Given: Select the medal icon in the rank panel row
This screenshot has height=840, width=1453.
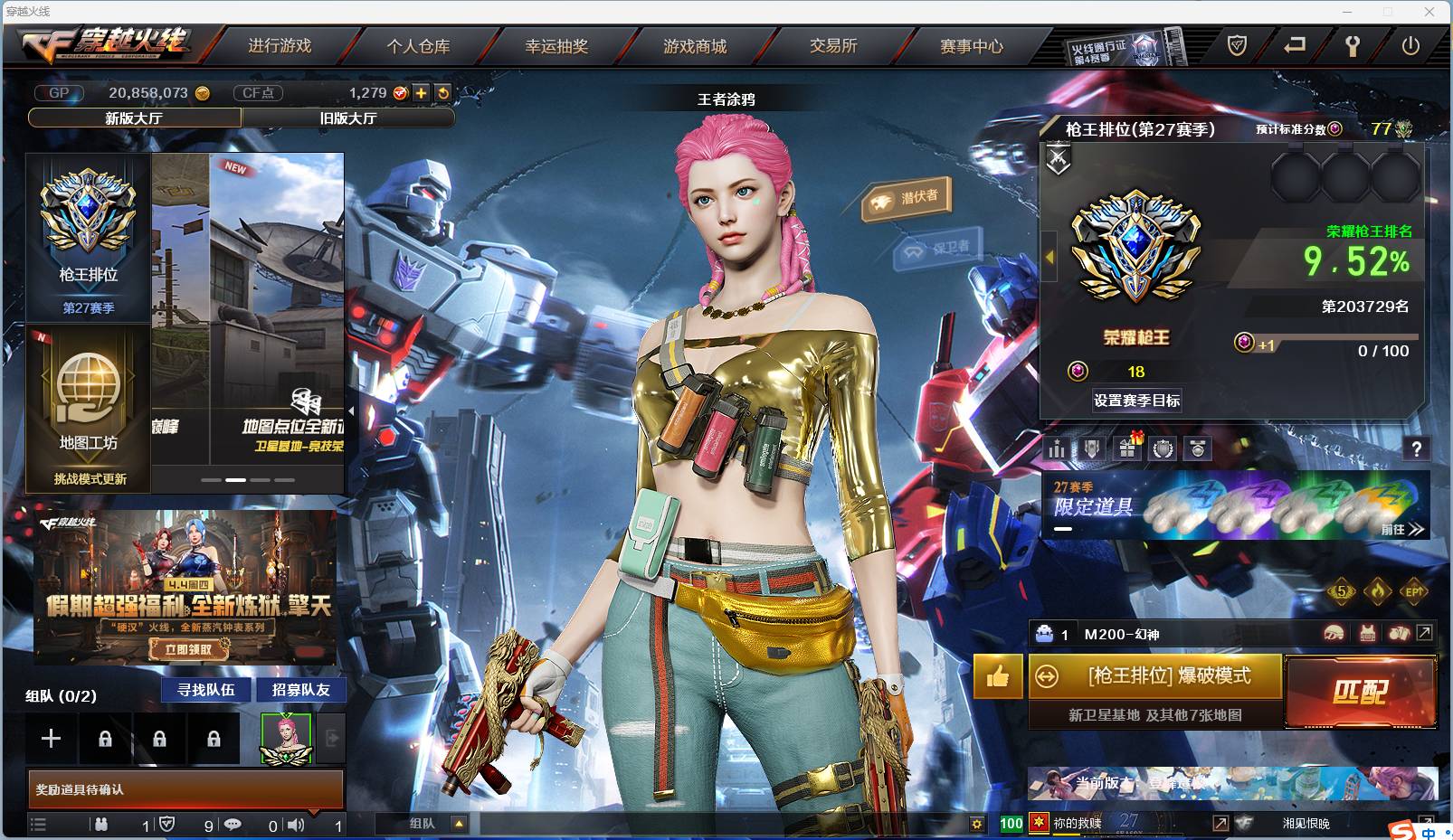Looking at the screenshot, I should click(1198, 448).
